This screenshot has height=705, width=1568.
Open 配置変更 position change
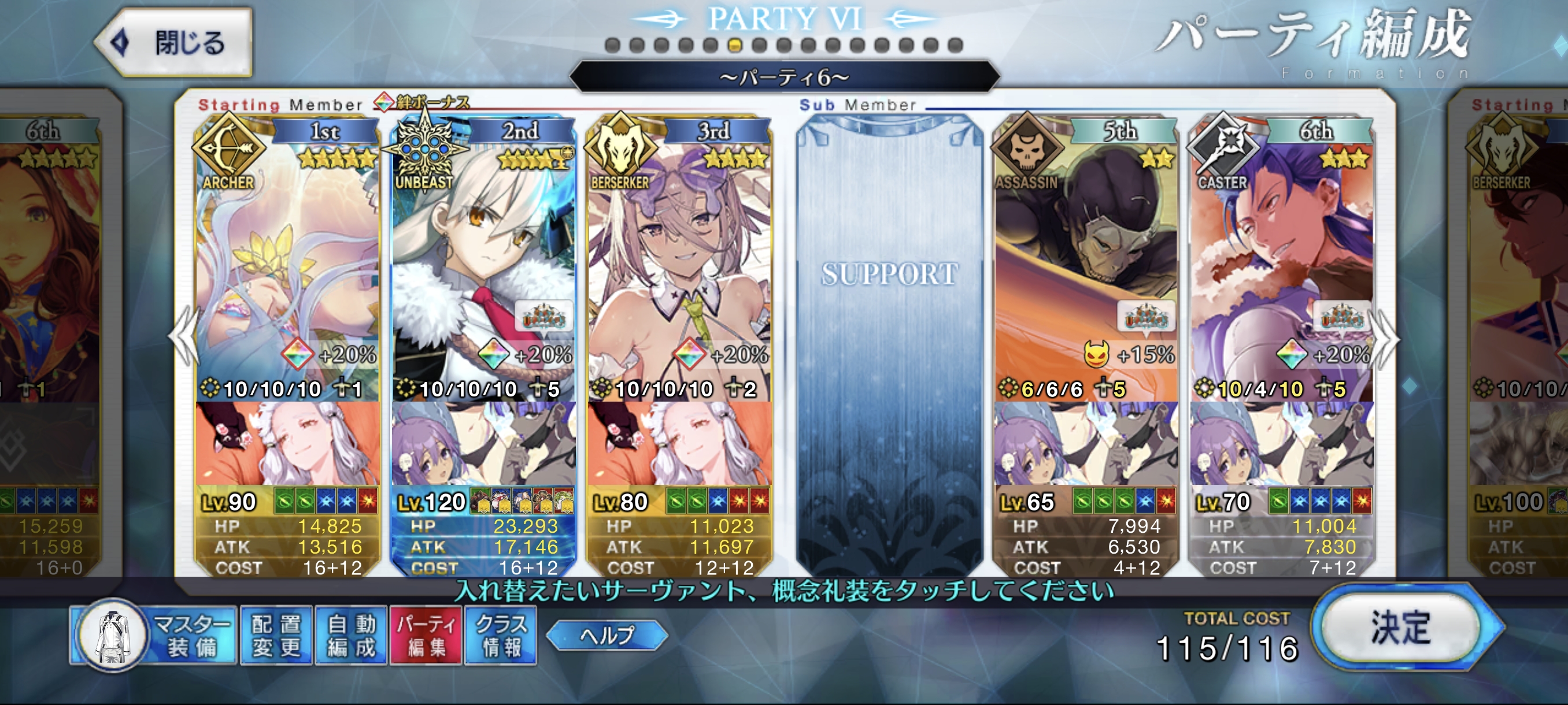(277, 635)
